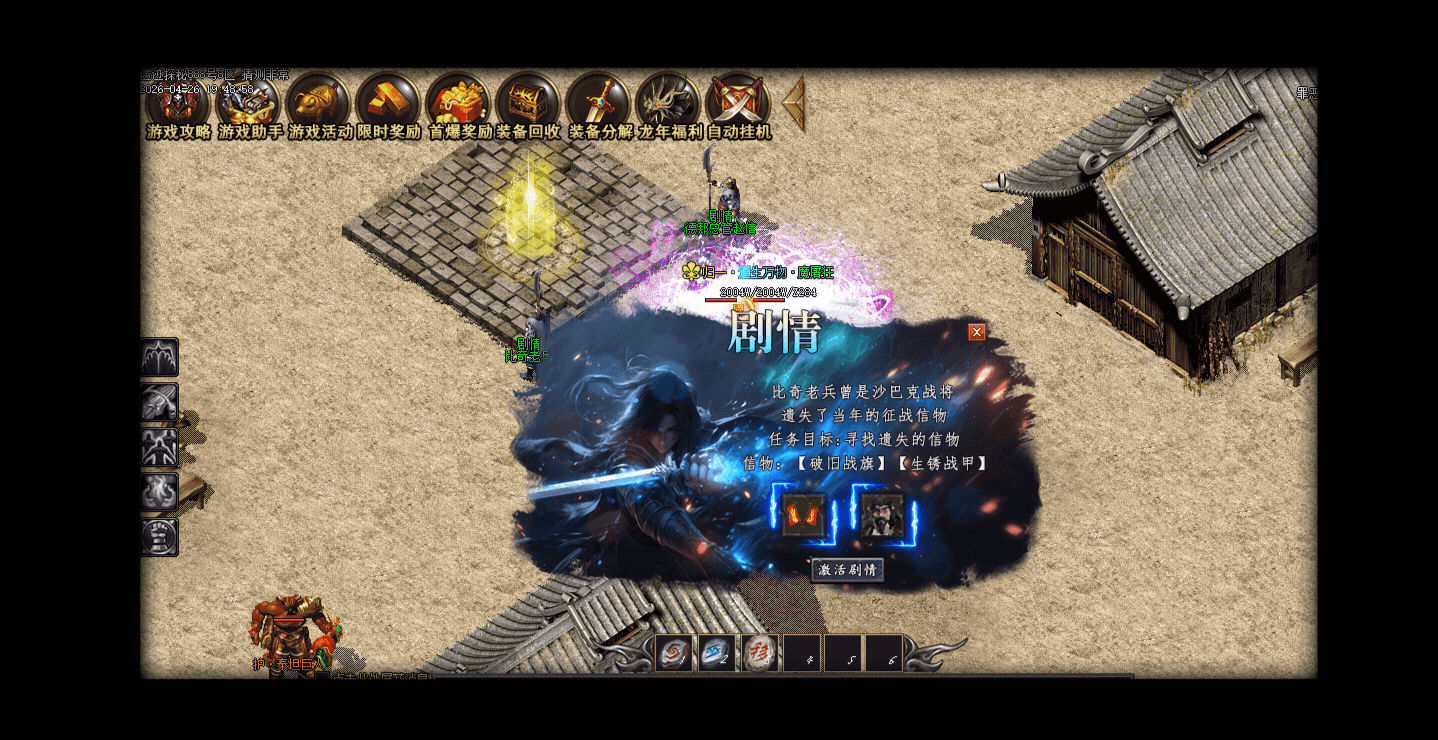This screenshot has width=1438, height=740.
Task: Click the 激活剧情 activate story button
Action: pos(847,570)
